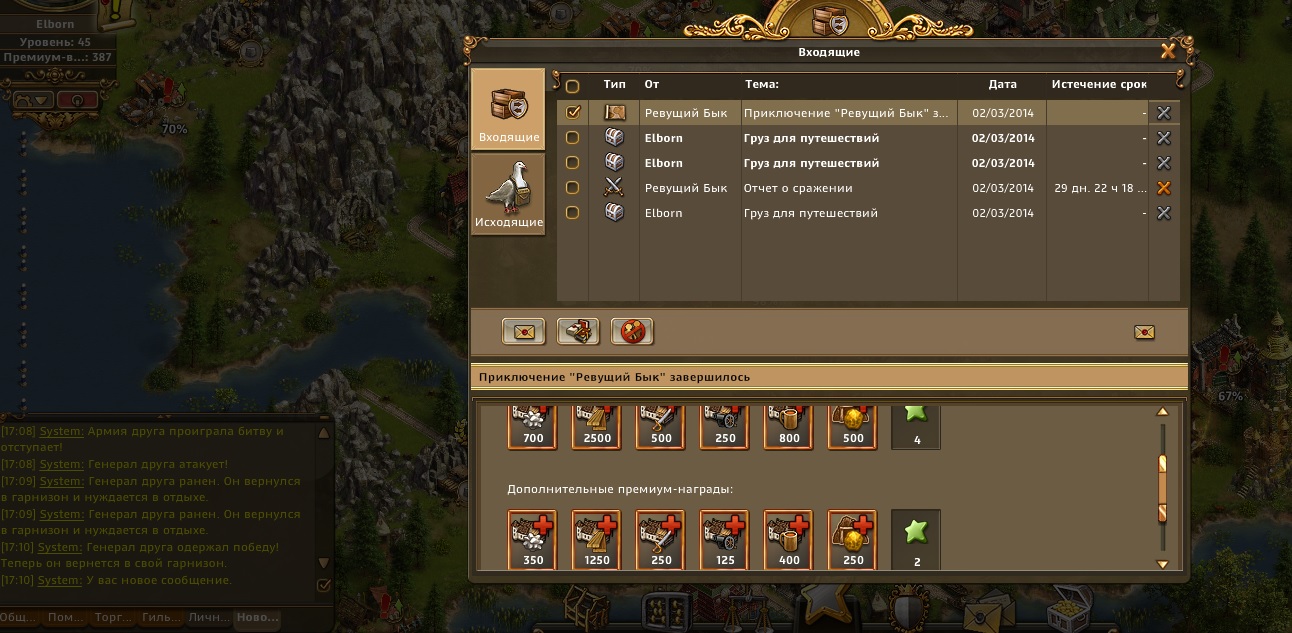
Task: Delete the battle report with orange X
Action: pos(1163,188)
